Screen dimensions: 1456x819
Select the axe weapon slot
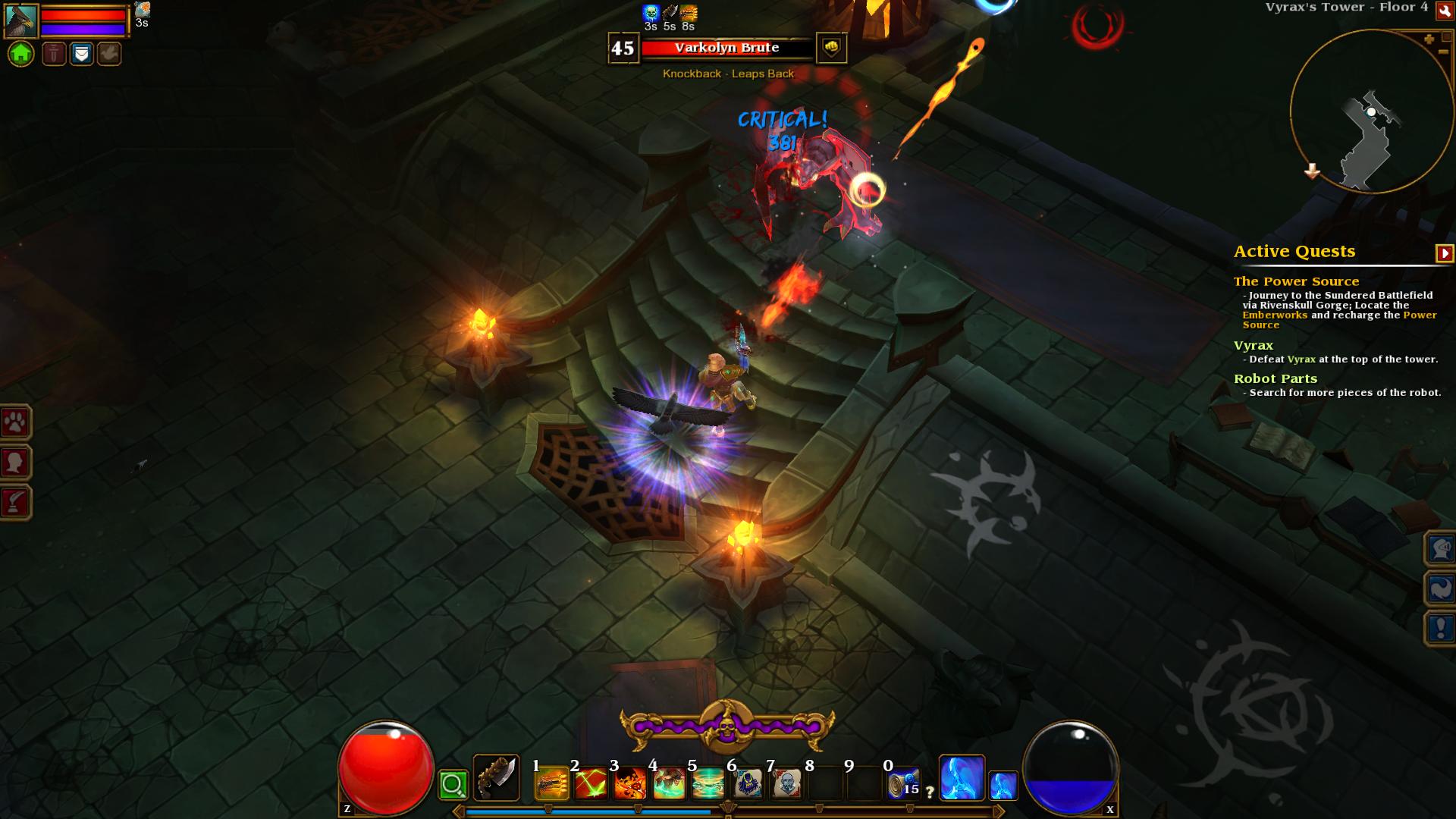click(496, 777)
